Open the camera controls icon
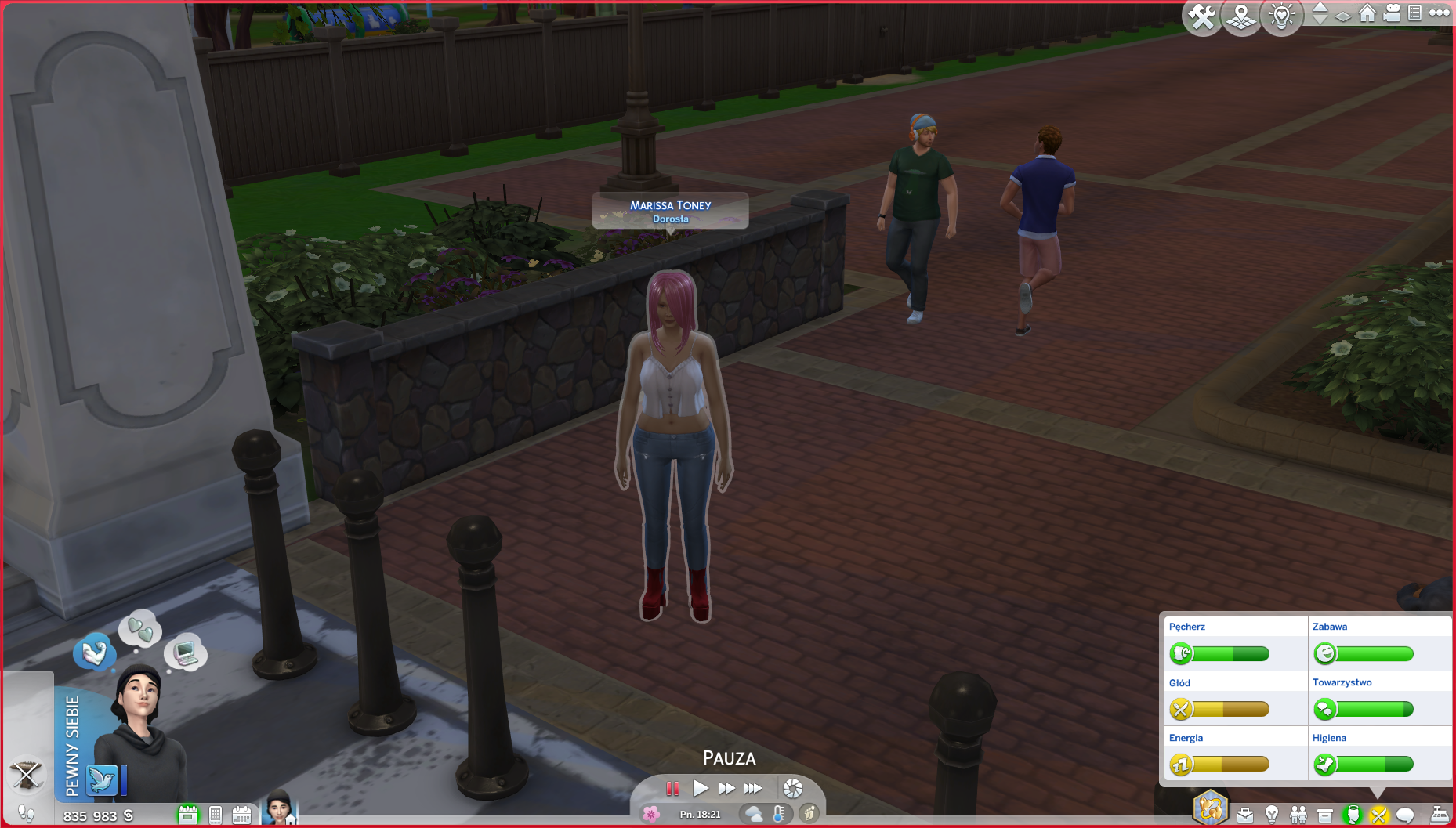1456x828 pixels. 1392,13
